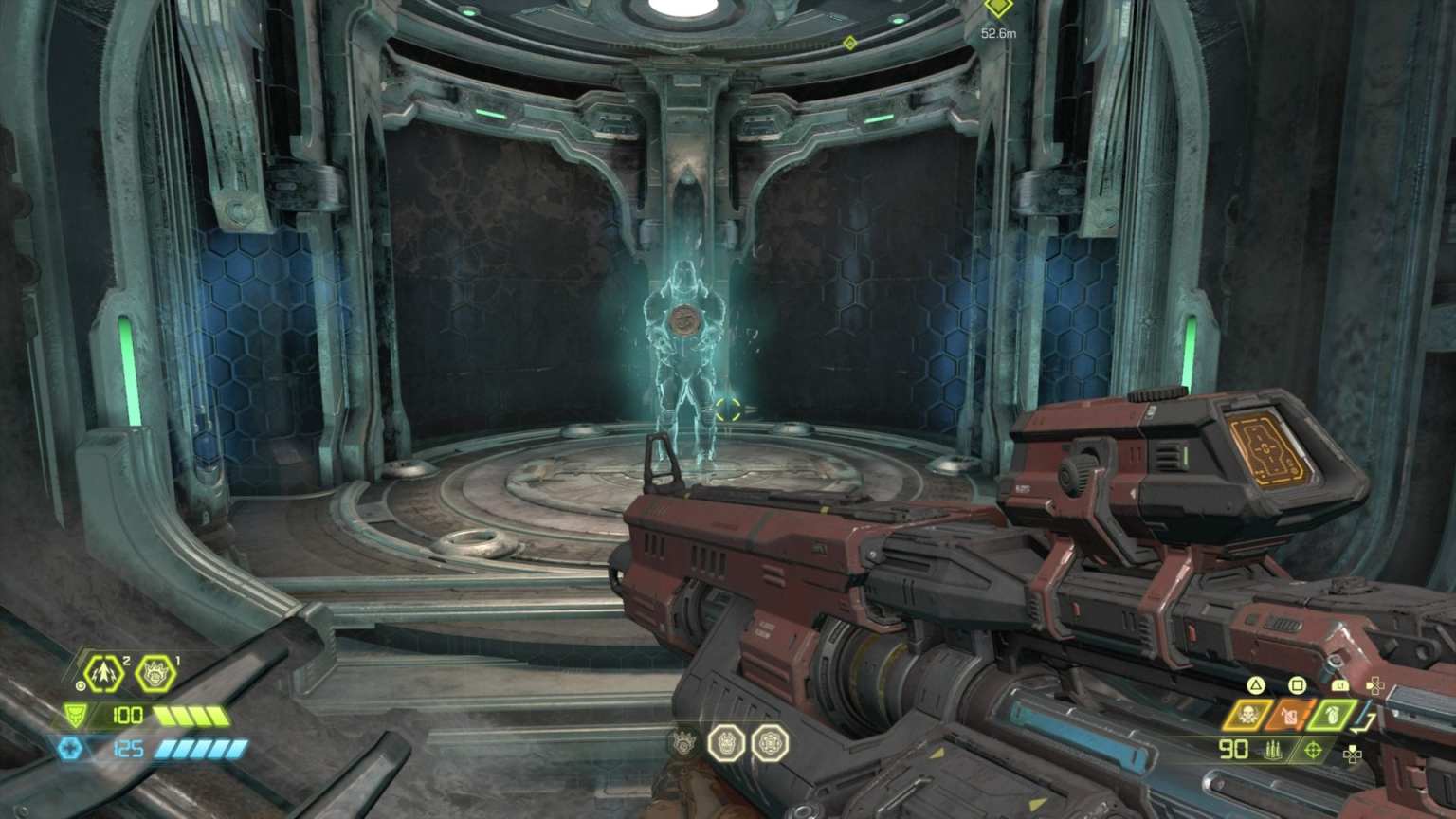
Task: Click the yellow armor shield icon
Action: [x=76, y=716]
